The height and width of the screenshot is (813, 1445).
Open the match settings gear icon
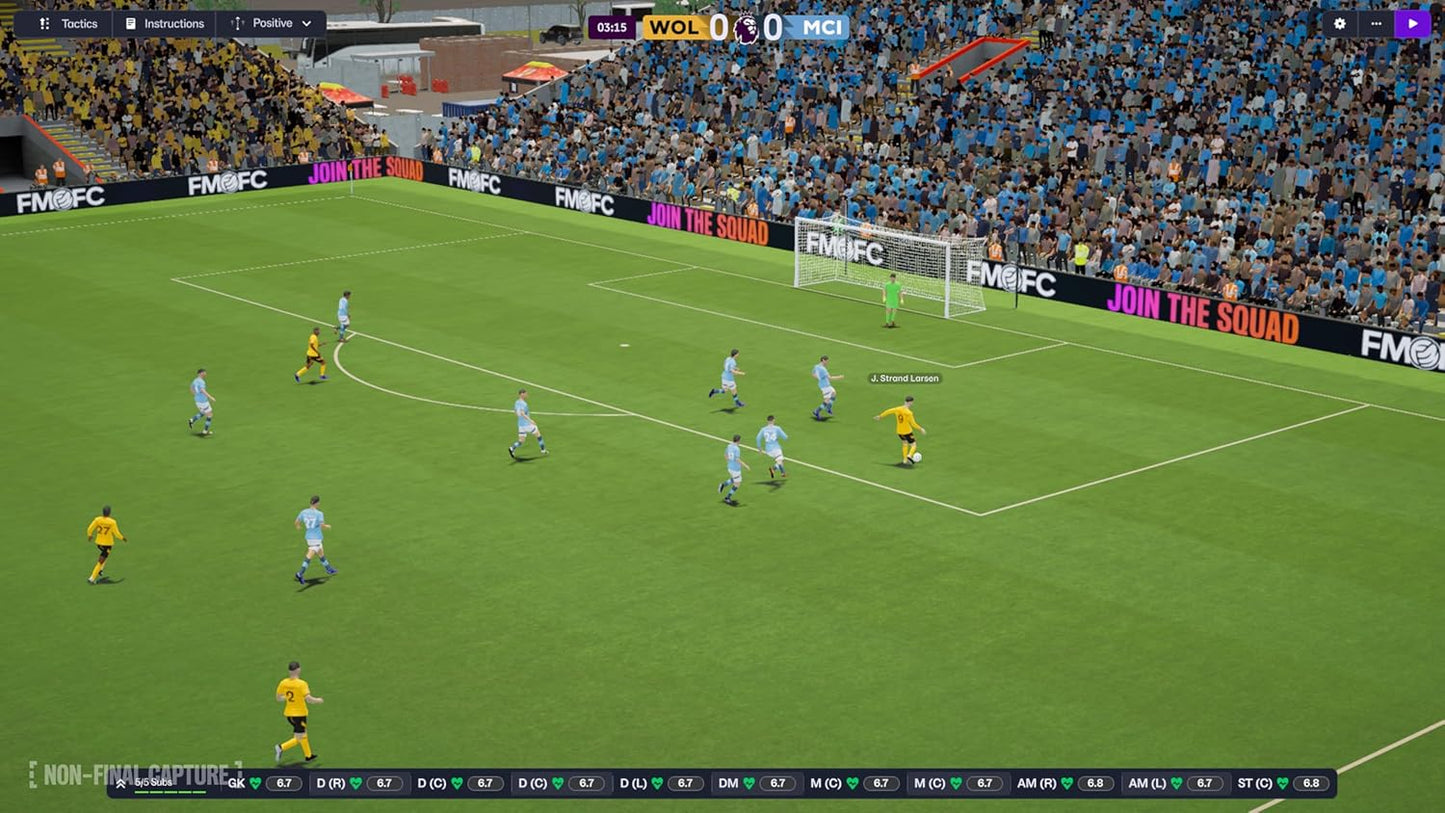(x=1338, y=23)
